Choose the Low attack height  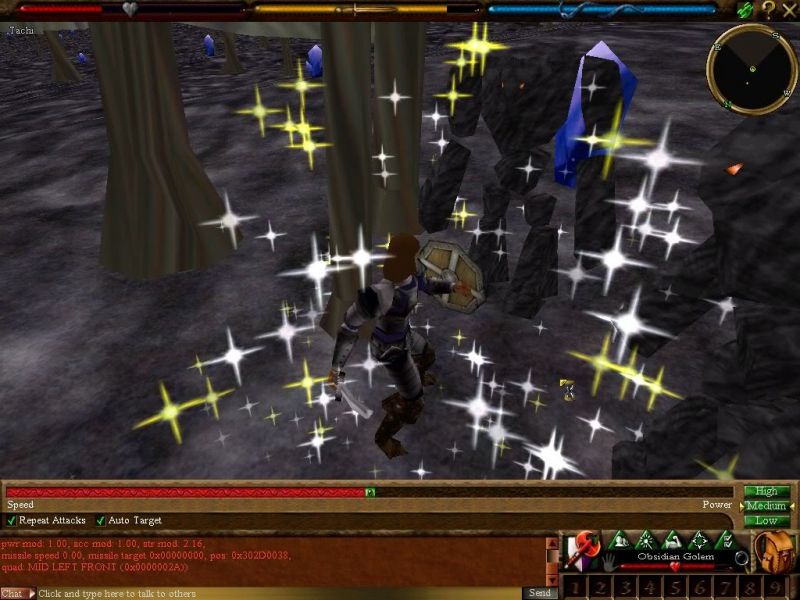tap(767, 520)
